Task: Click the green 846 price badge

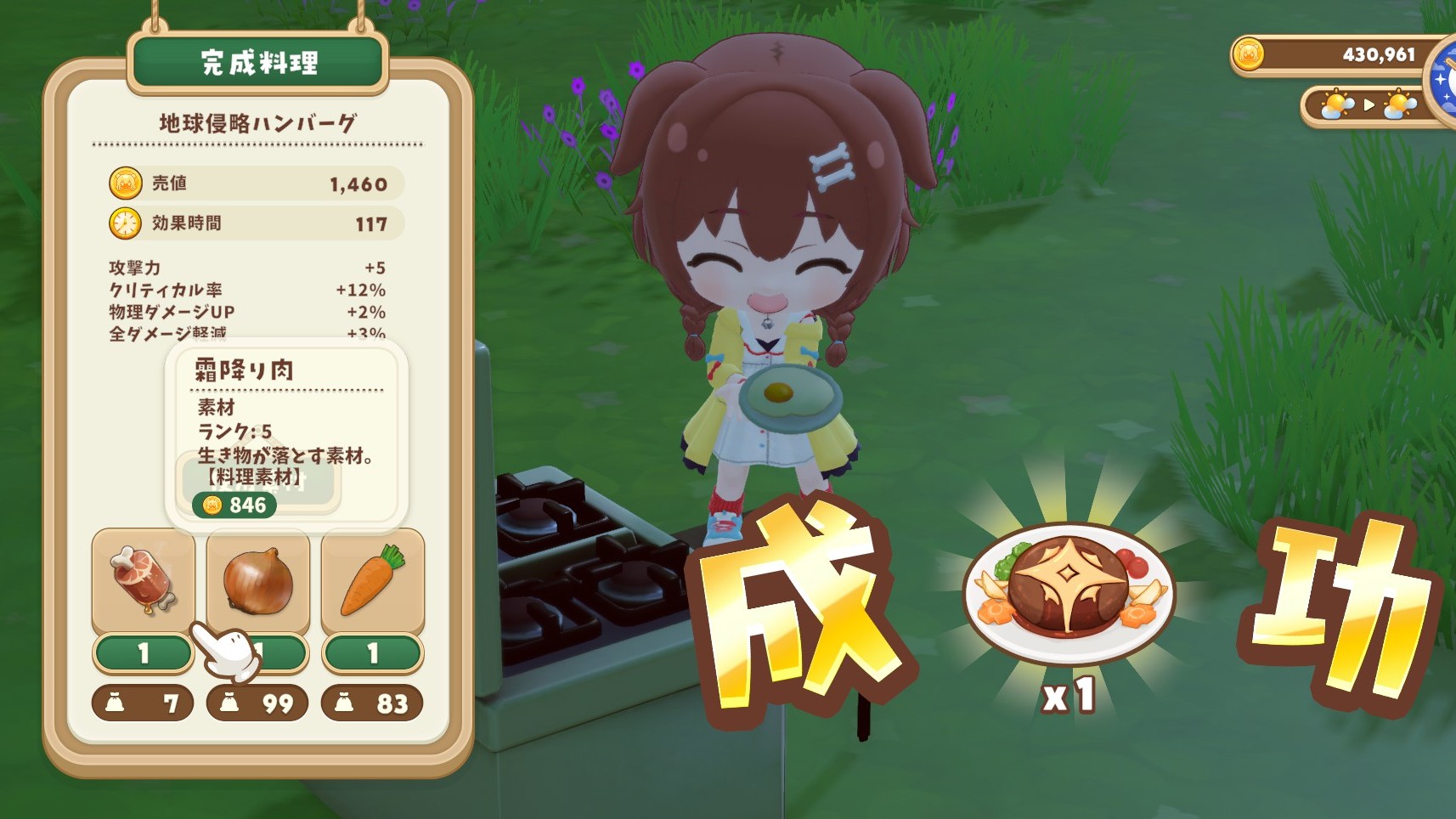Action: coord(236,504)
